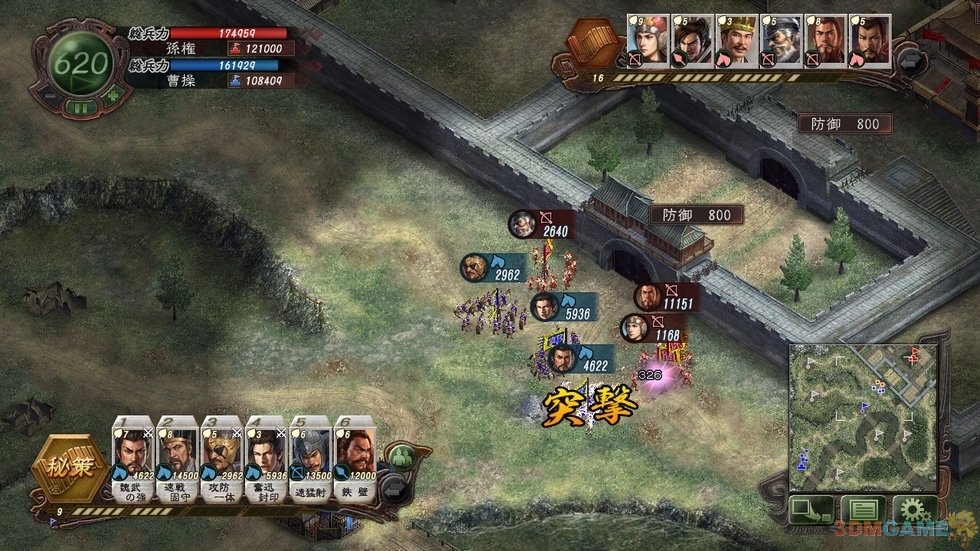The width and height of the screenshot is (980, 551).
Task: Click the green two-soldiers button beside the cards
Action: 401,459
